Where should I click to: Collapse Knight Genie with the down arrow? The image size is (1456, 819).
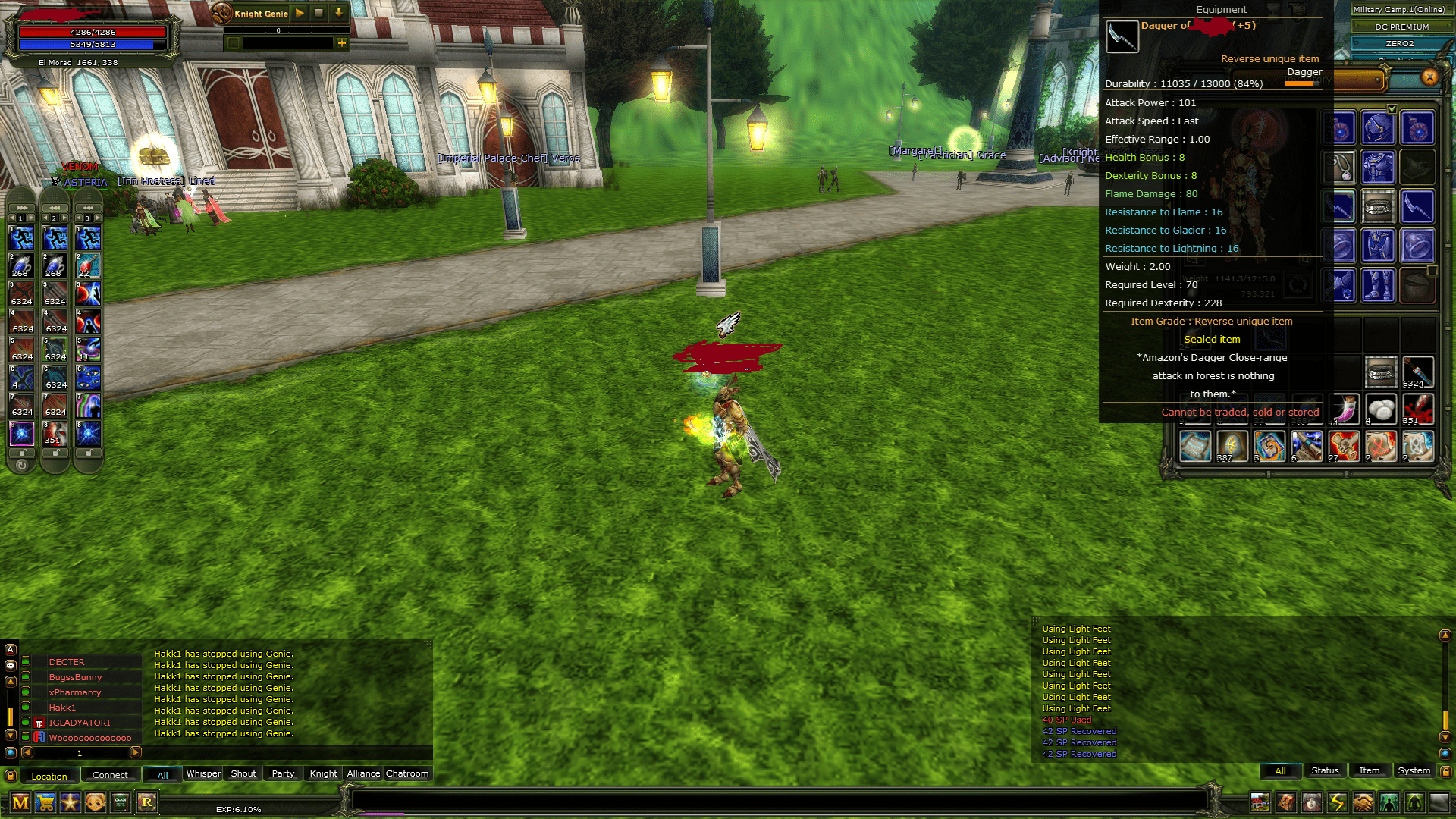(338, 13)
